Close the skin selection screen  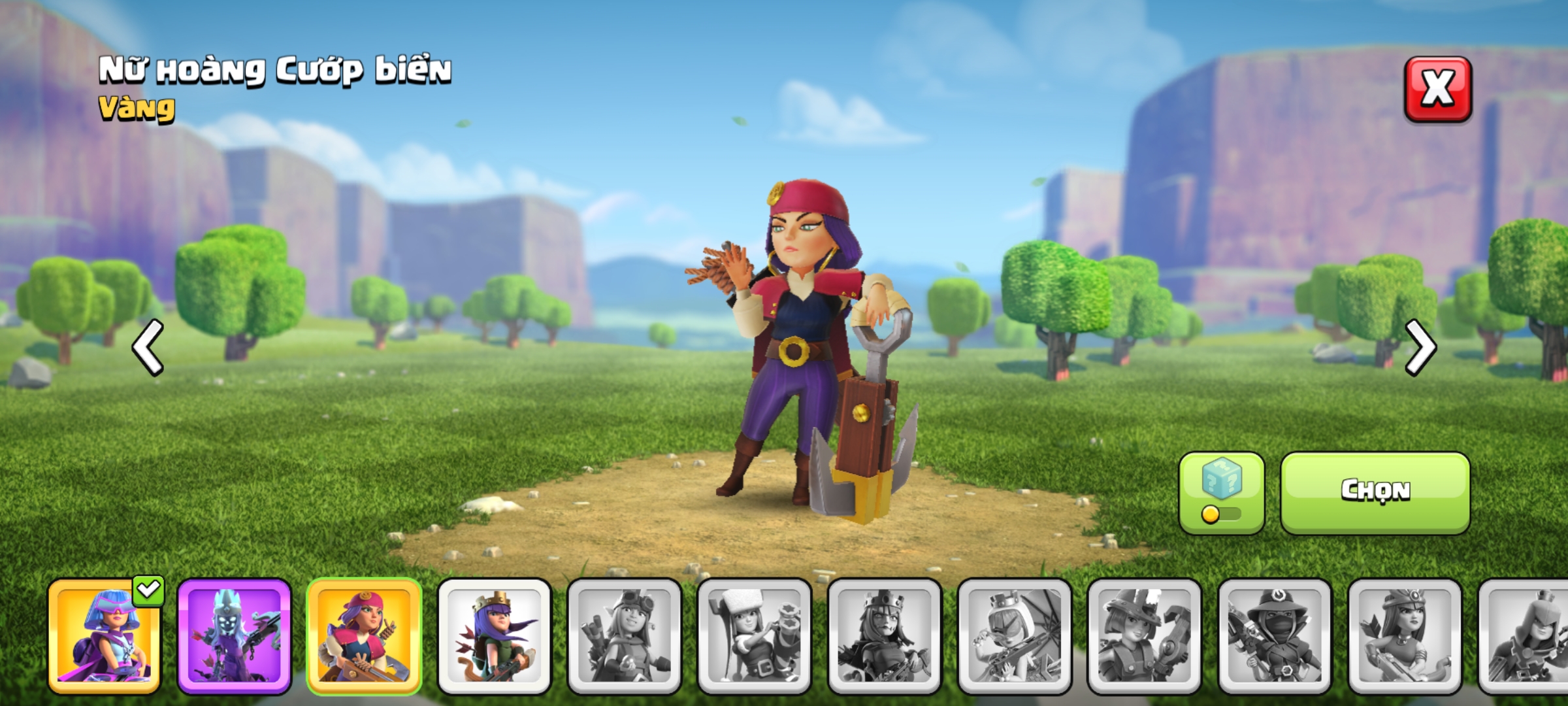(1437, 89)
